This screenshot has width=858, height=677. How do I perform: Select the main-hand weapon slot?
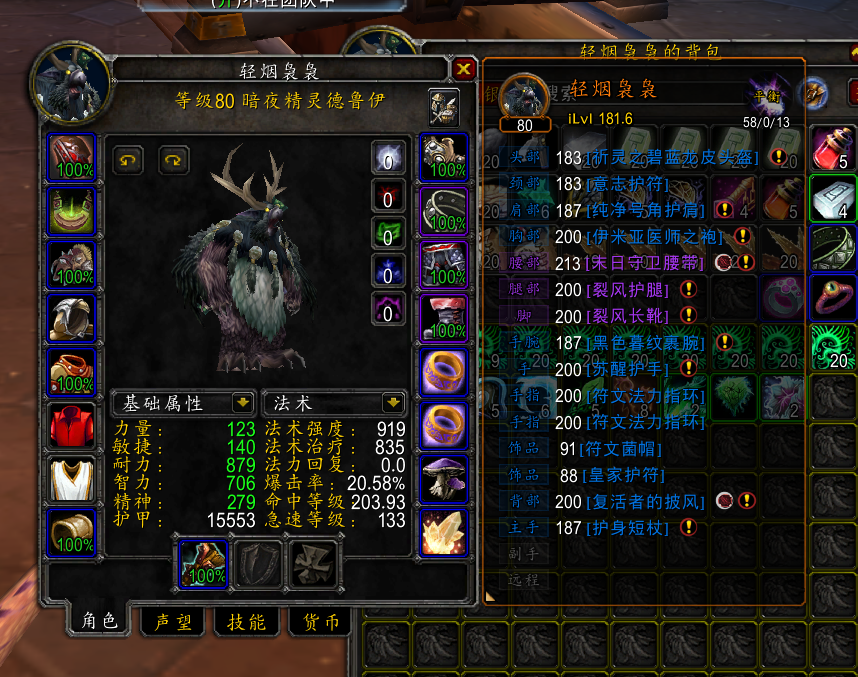tap(204, 563)
